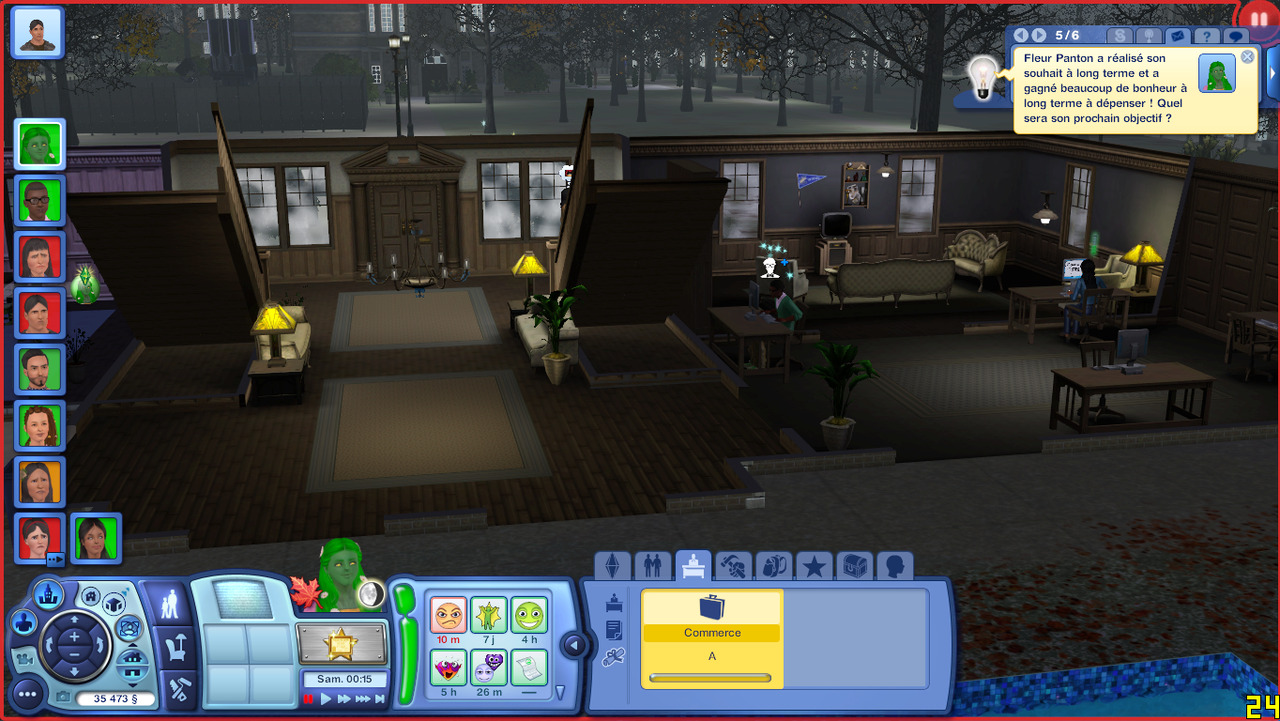Image resolution: width=1280 pixels, height=721 pixels.
Task: Open the star opportunities tab
Action: coord(814,566)
